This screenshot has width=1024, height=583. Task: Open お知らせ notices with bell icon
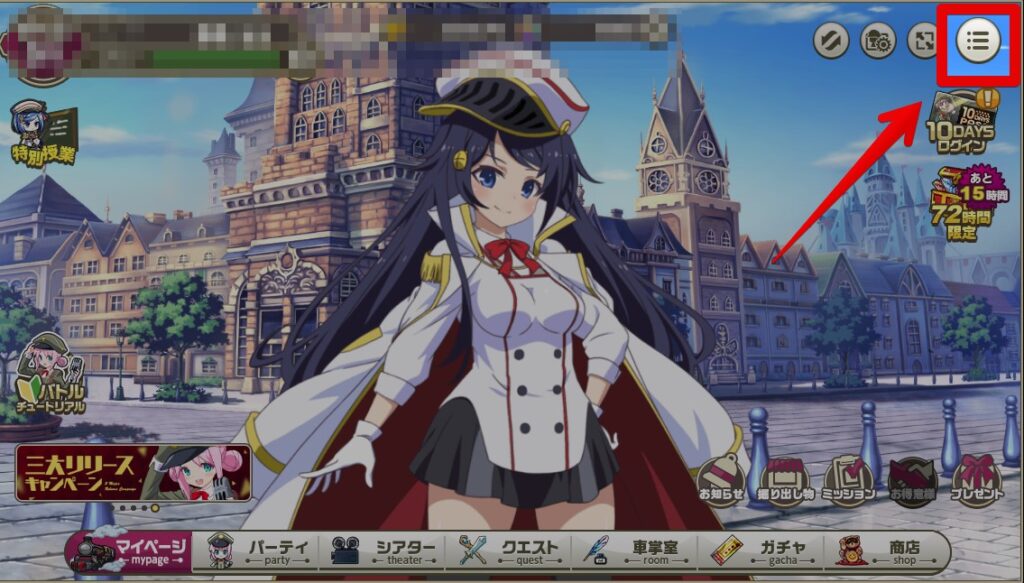pyautogui.click(x=722, y=480)
